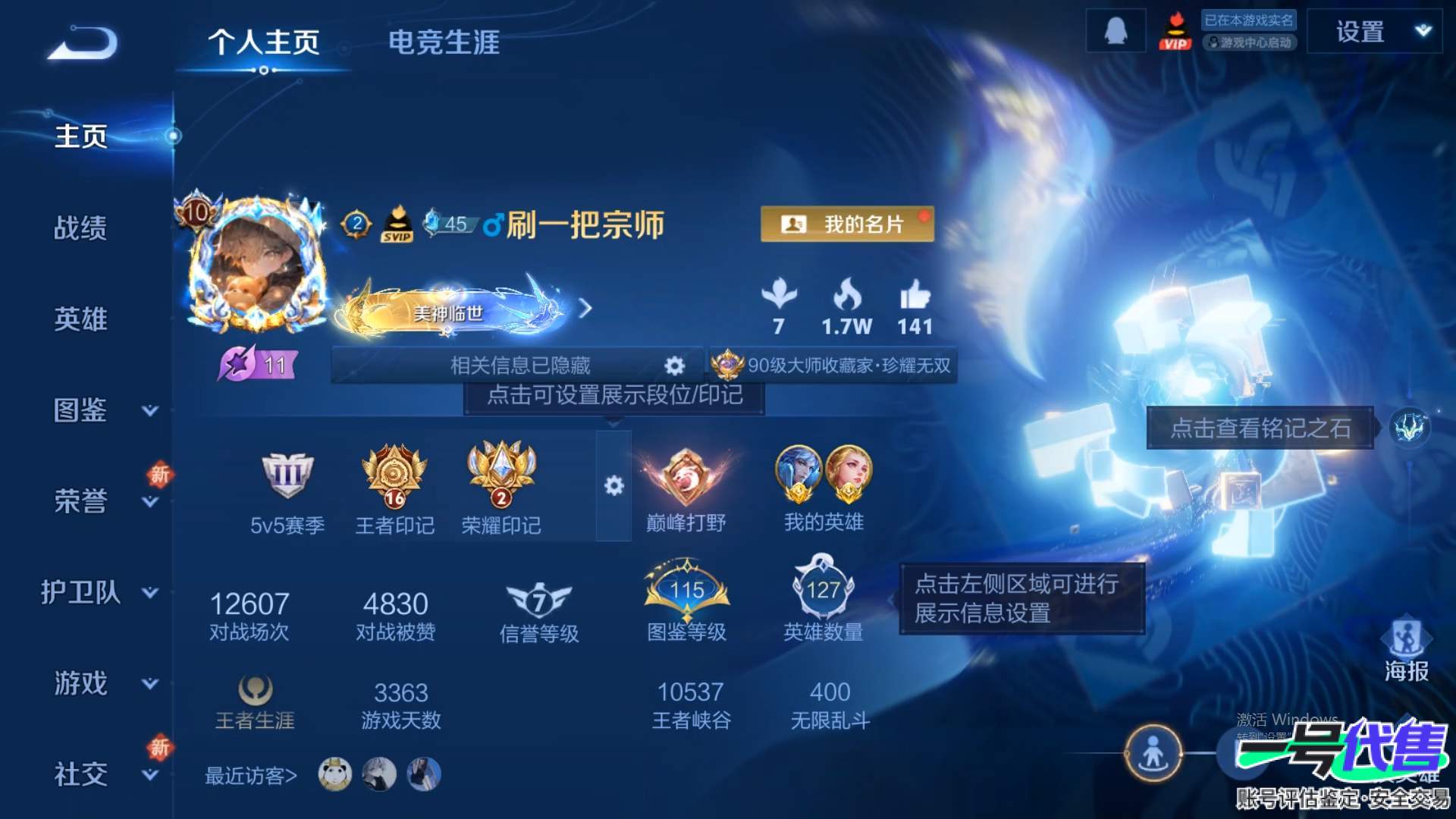
Task: Switch to the 电竞生涯 tab
Action: [444, 44]
